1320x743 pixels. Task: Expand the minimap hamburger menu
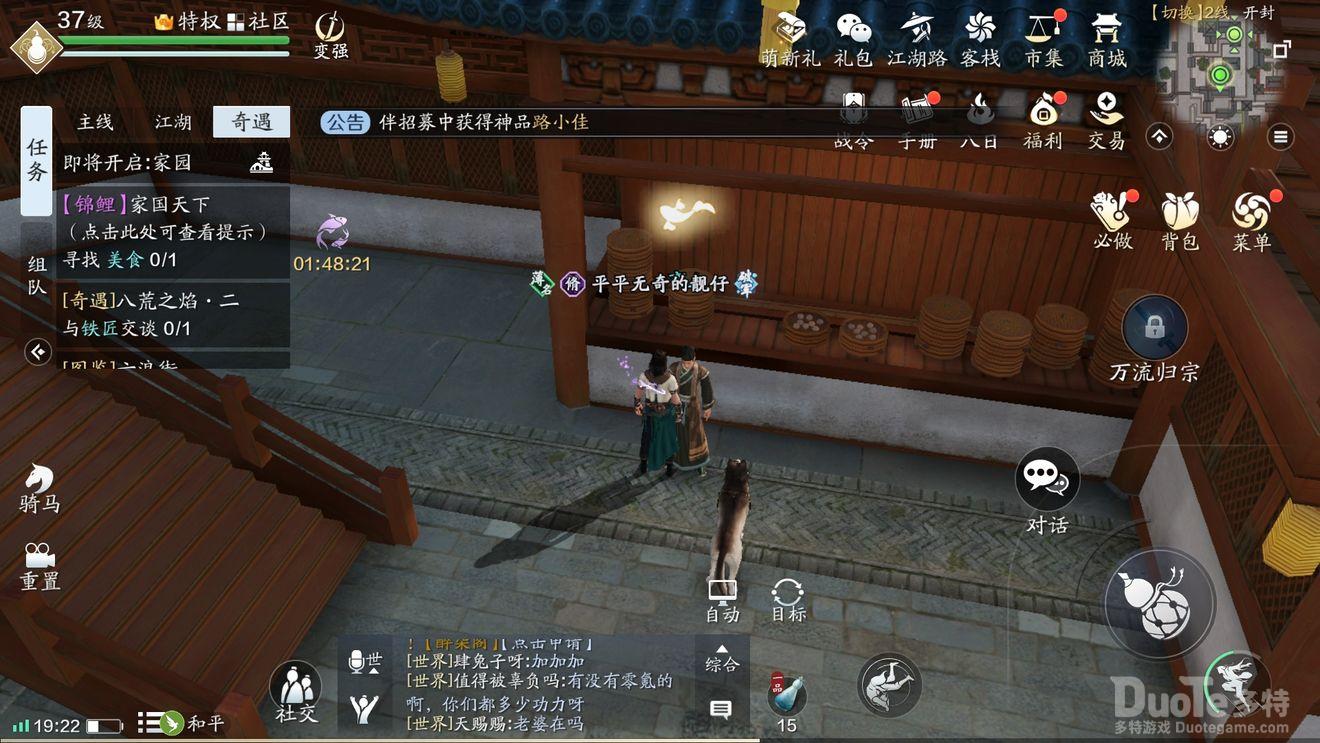click(x=1281, y=137)
